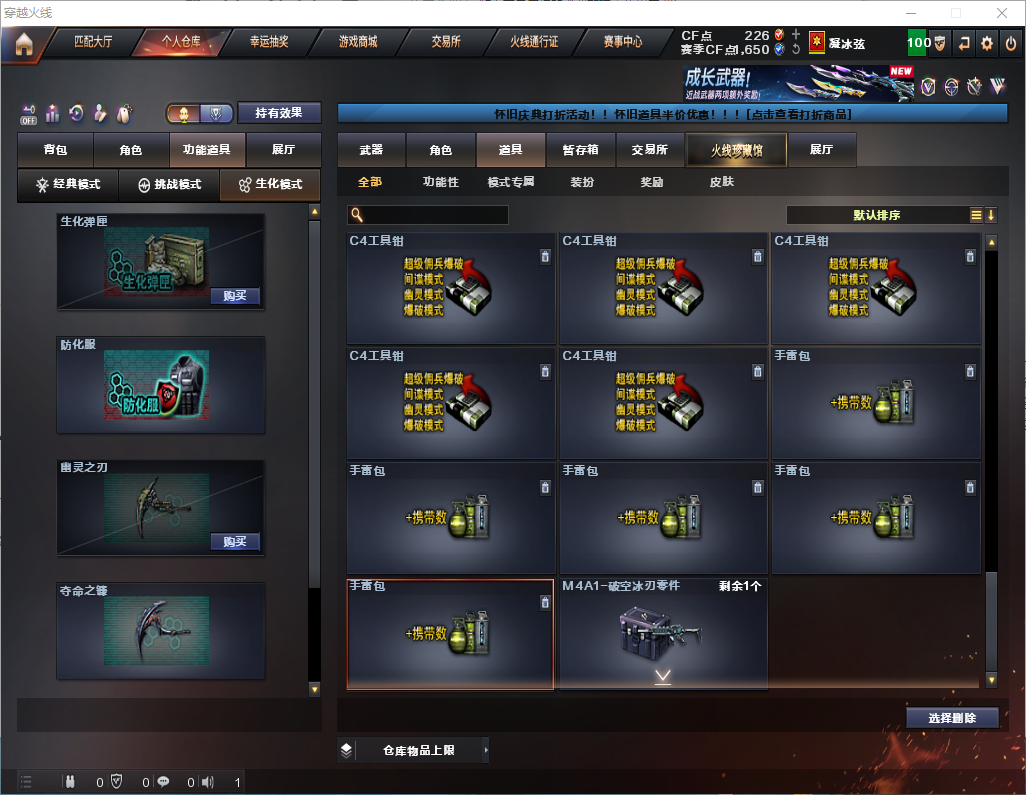Select the 生化模式 mode tab
The image size is (1026, 795).
point(270,185)
